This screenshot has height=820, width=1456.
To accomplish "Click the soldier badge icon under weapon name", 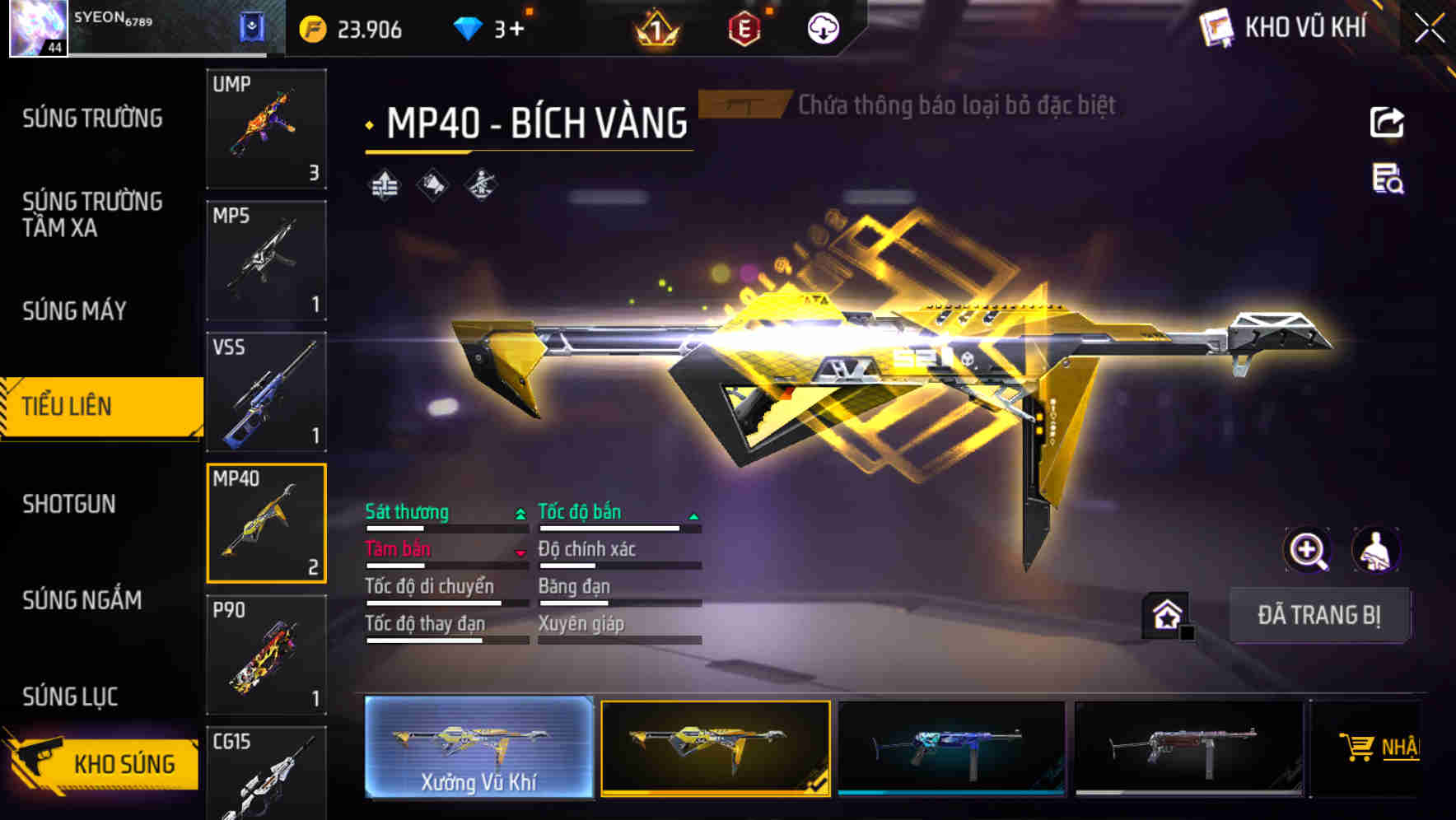I will tap(480, 186).
